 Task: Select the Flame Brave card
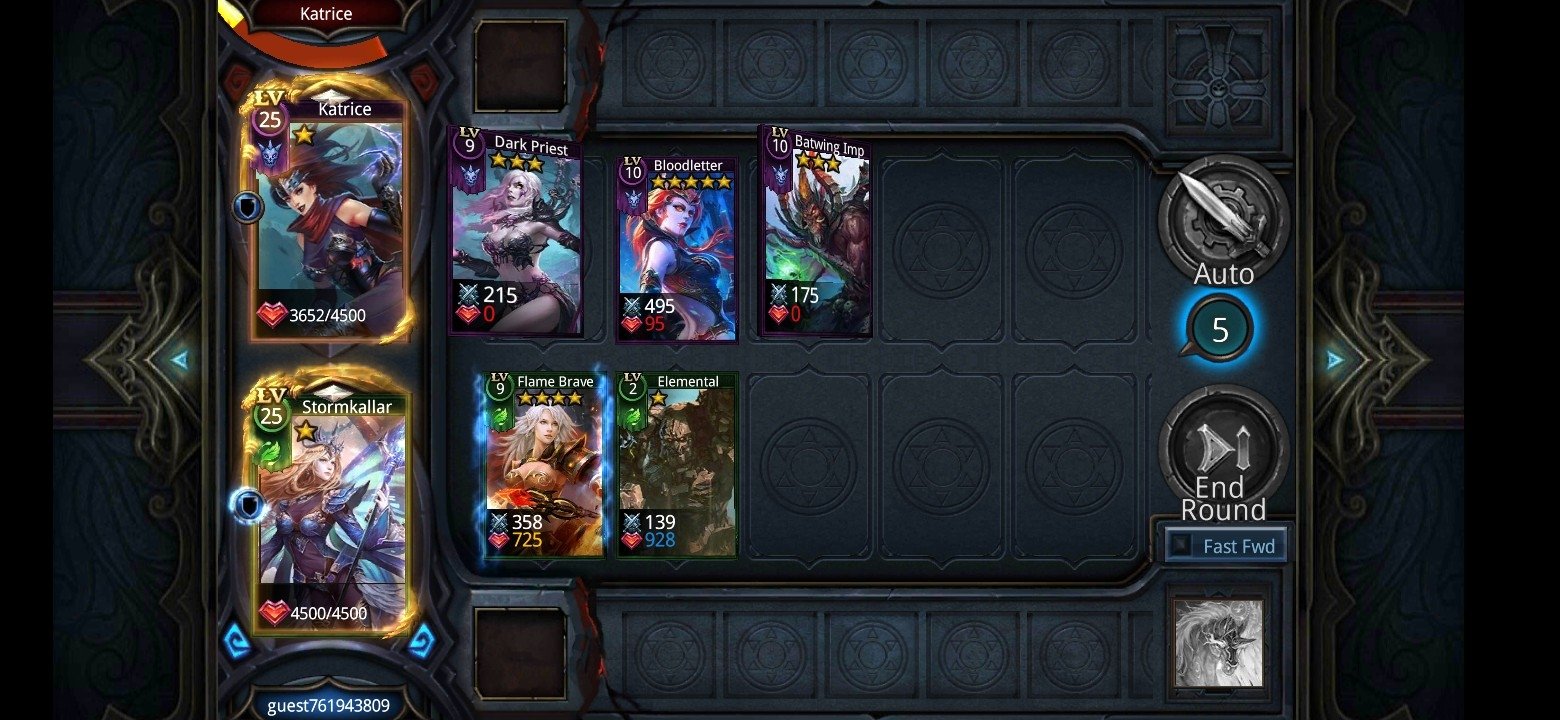coord(545,464)
